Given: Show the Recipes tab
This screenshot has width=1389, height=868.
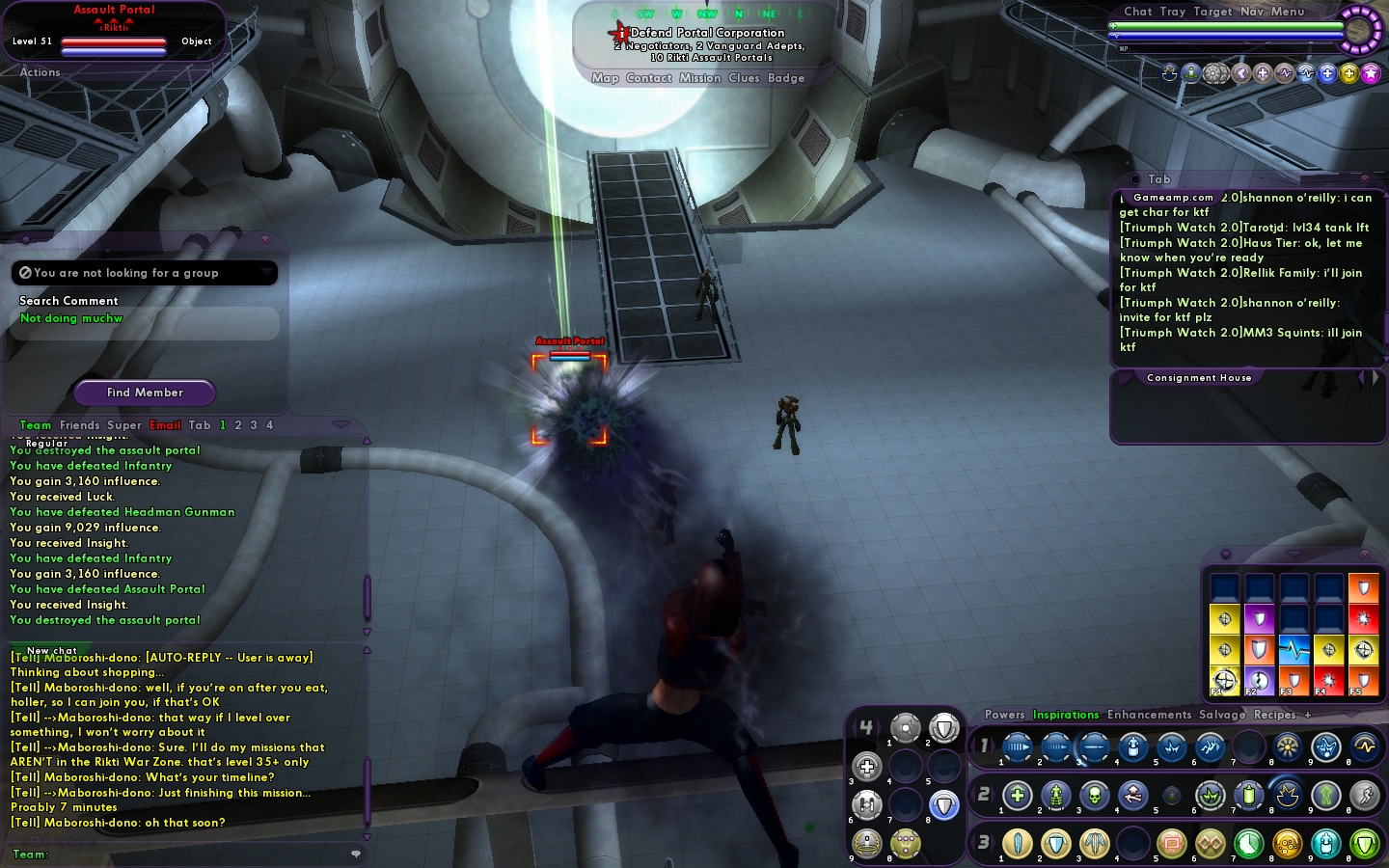Looking at the screenshot, I should [1274, 715].
